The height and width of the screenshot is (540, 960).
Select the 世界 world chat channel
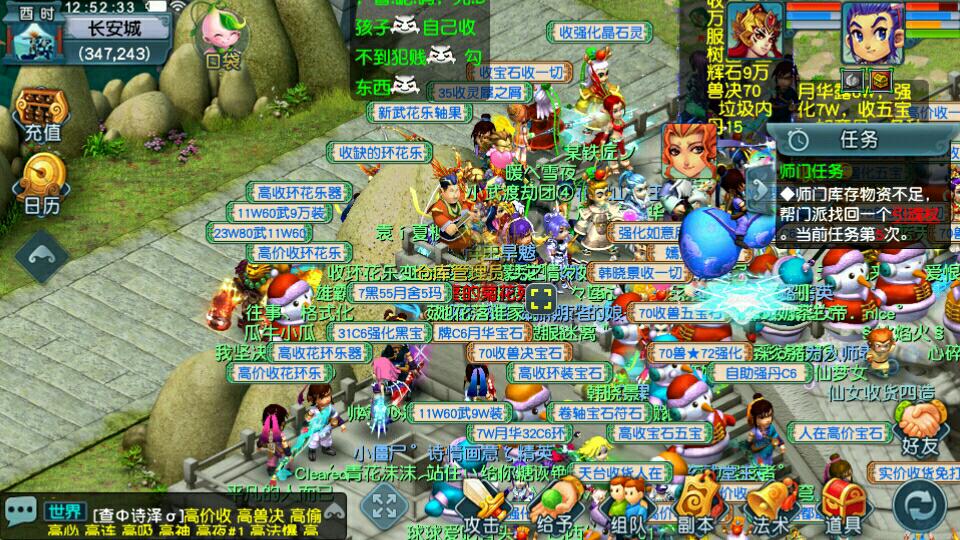point(64,512)
